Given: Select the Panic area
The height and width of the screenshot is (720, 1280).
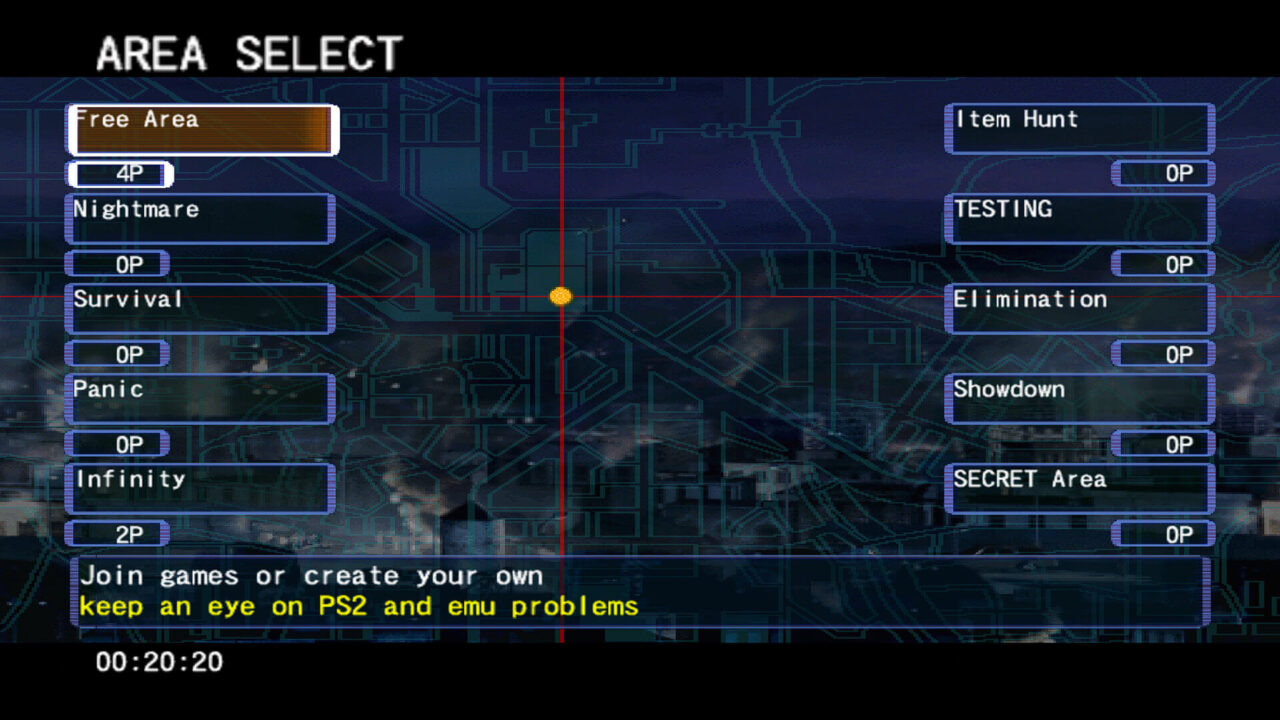Looking at the screenshot, I should (200, 399).
